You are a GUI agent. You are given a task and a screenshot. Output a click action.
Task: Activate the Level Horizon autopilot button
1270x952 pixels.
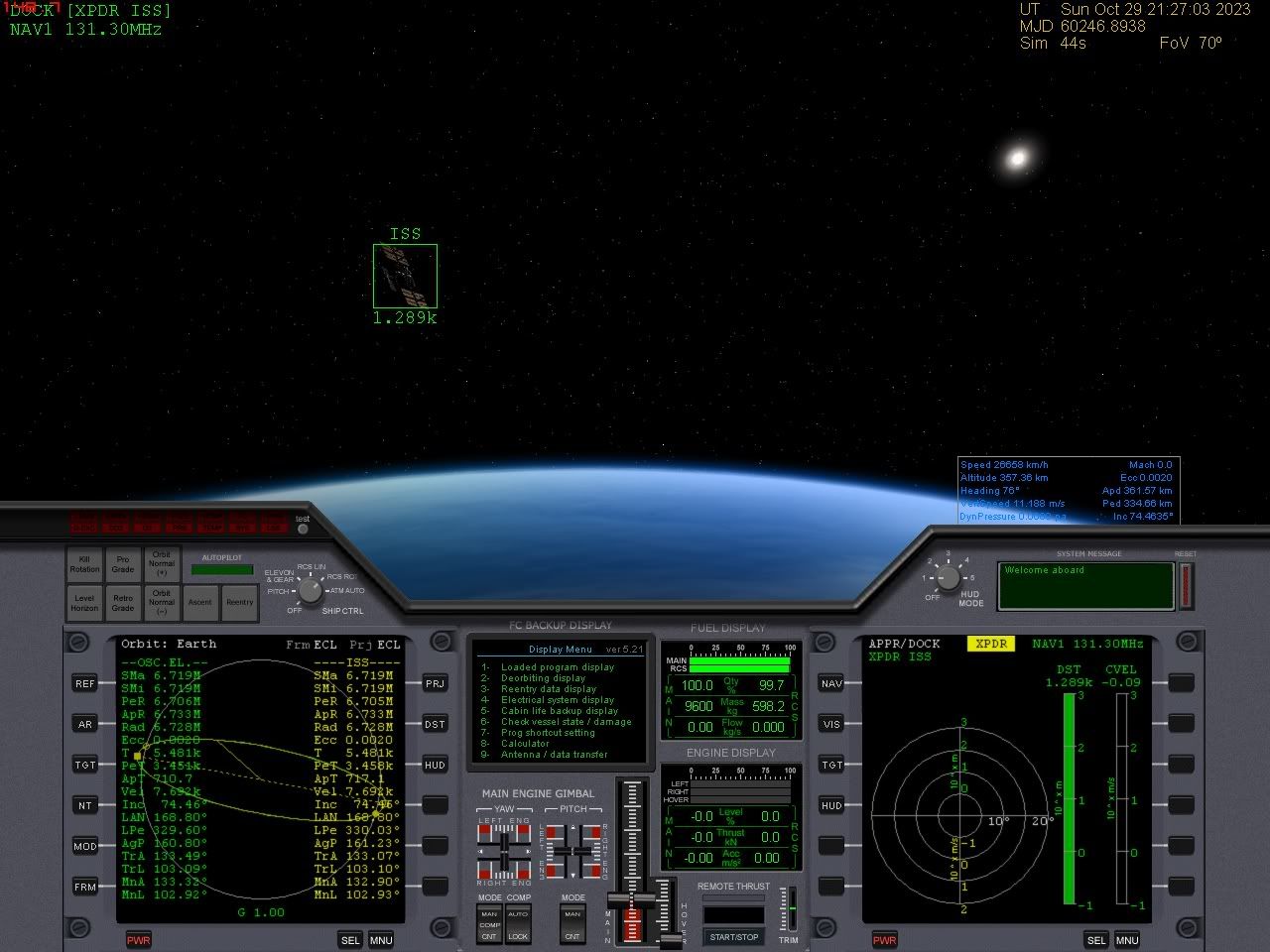(x=84, y=603)
